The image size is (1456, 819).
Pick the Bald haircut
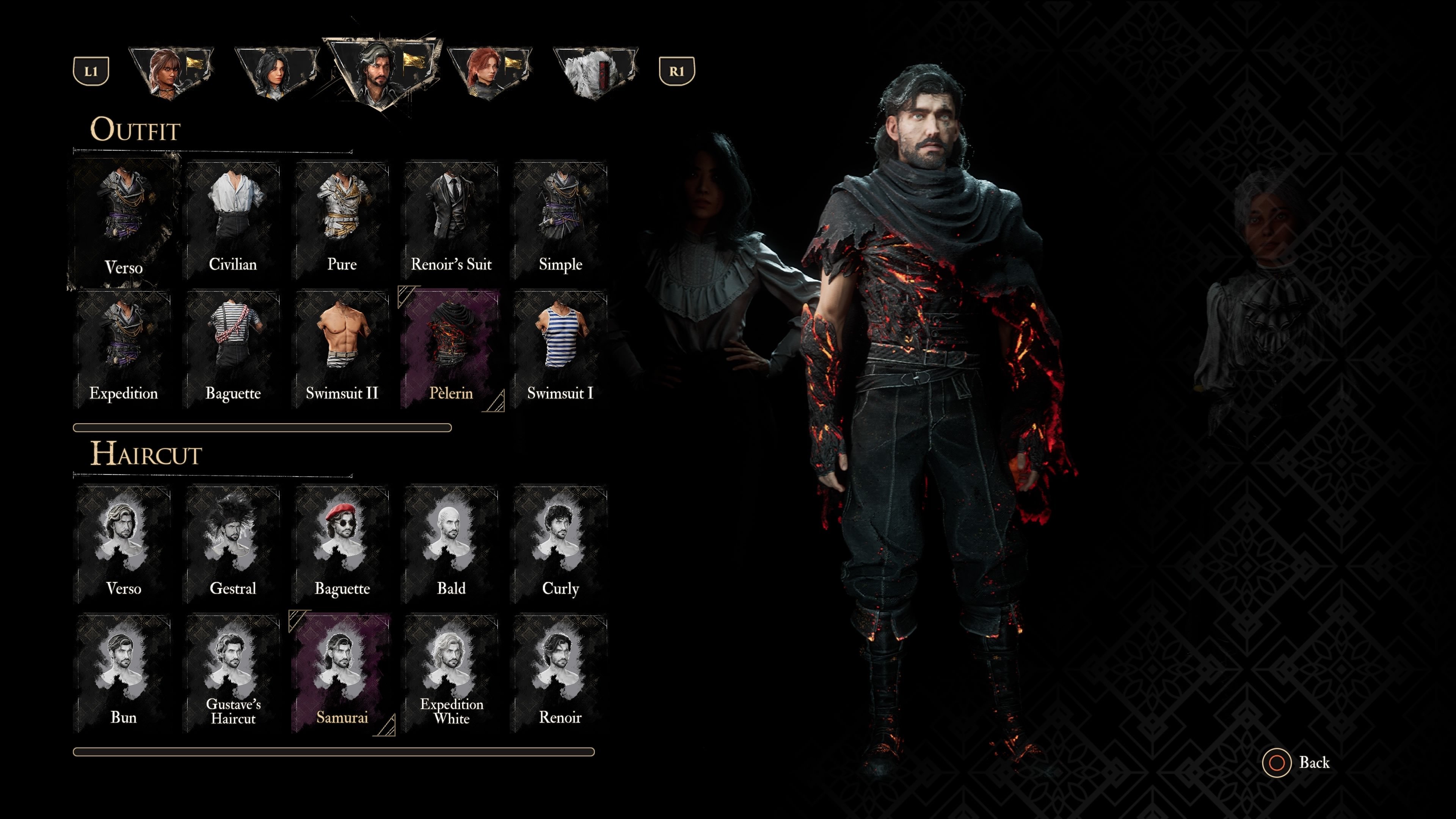click(451, 544)
